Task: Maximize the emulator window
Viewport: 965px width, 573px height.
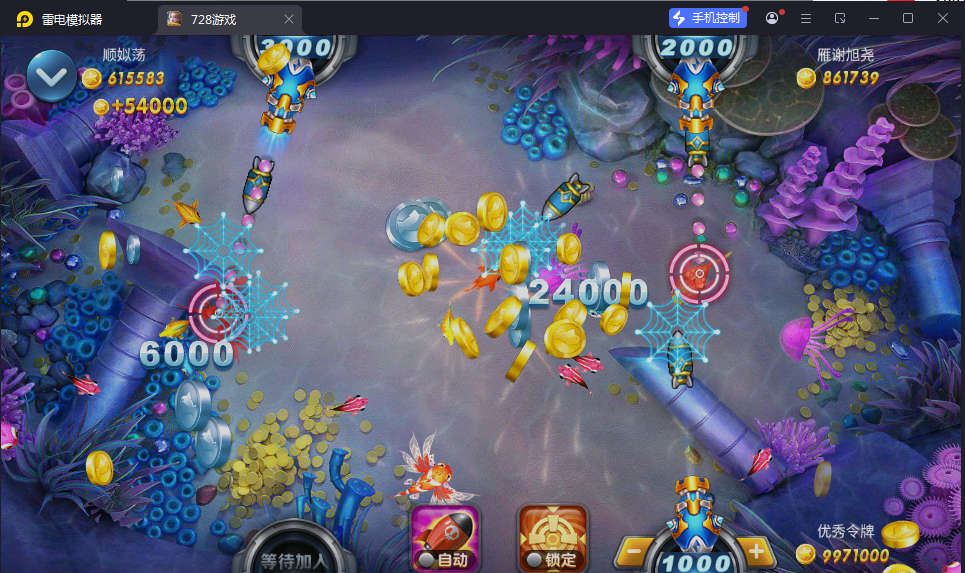Action: [908, 18]
